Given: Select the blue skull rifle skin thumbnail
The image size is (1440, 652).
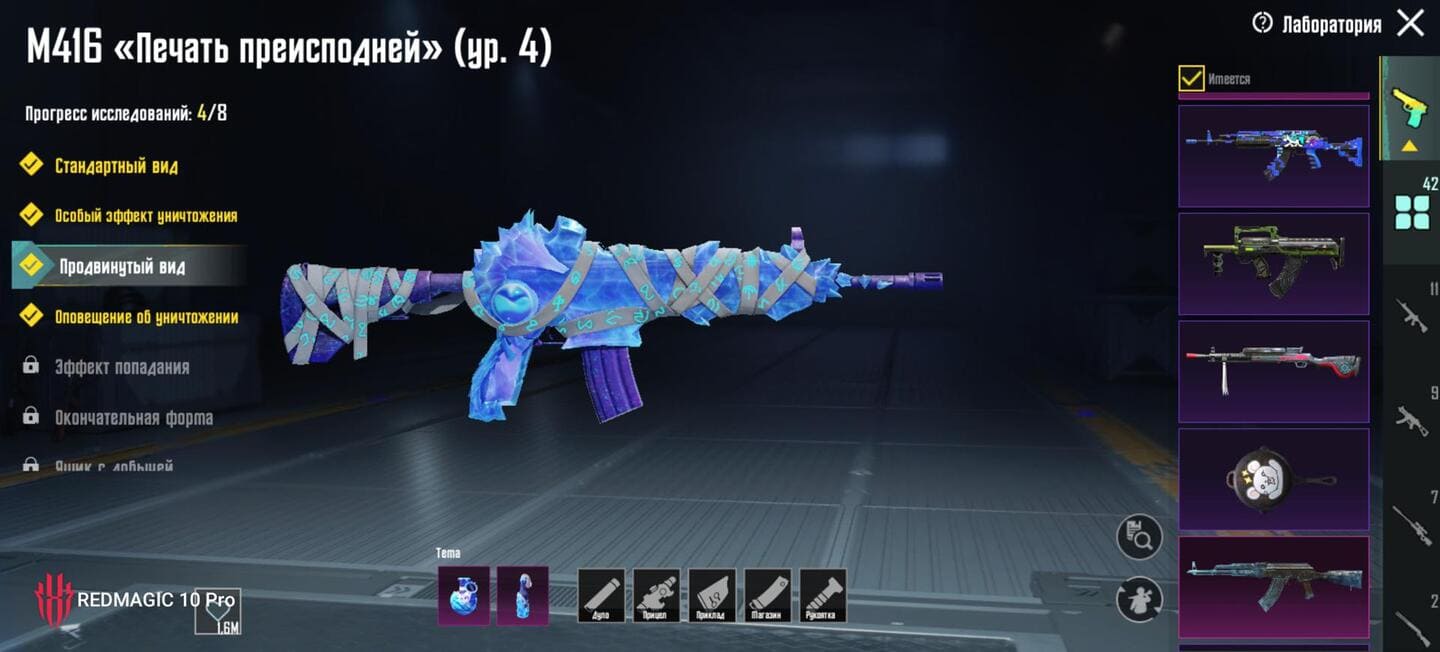Looking at the screenshot, I should [1273, 156].
